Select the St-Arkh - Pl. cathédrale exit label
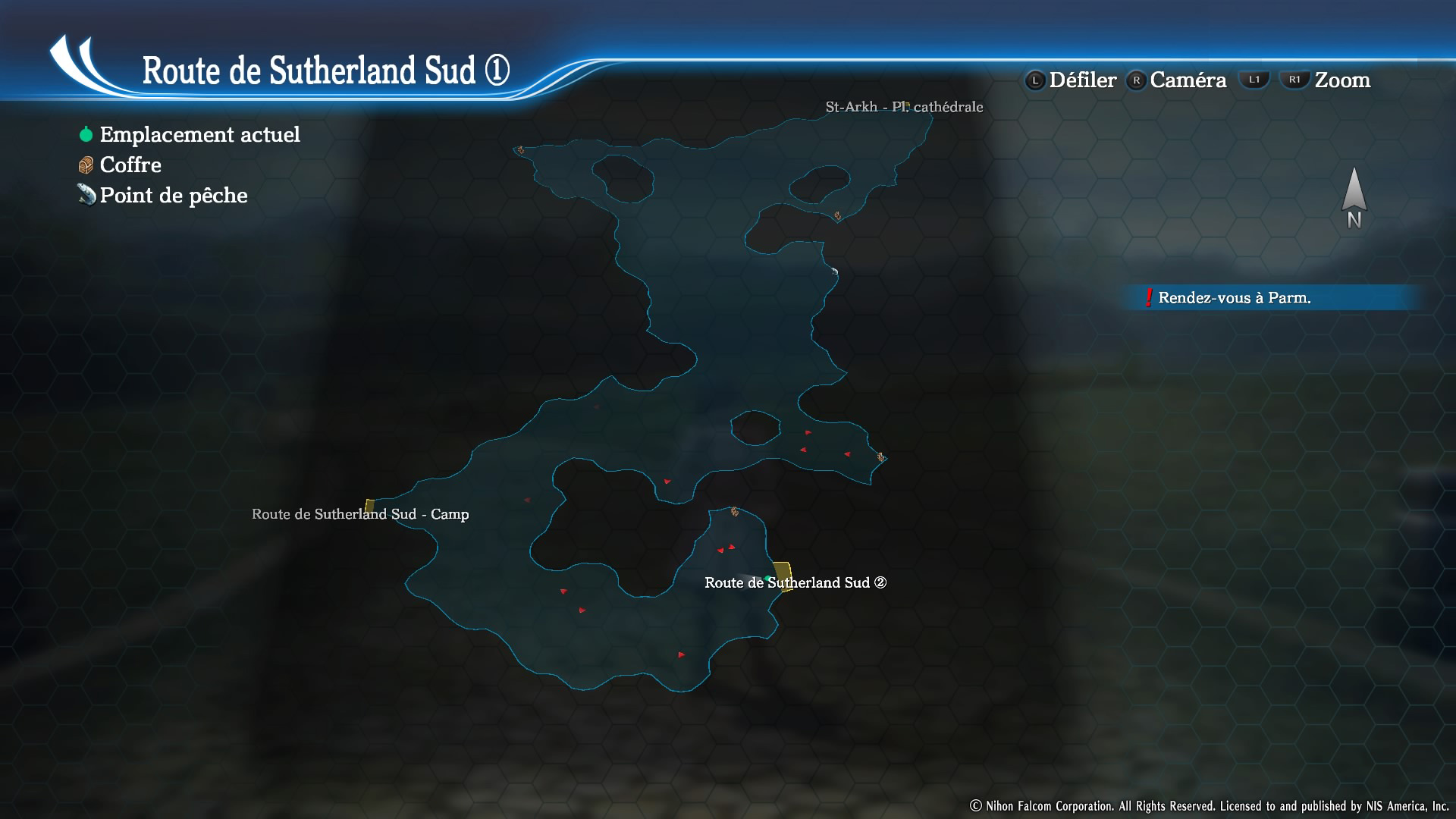The width and height of the screenshot is (1456, 819). point(904,107)
